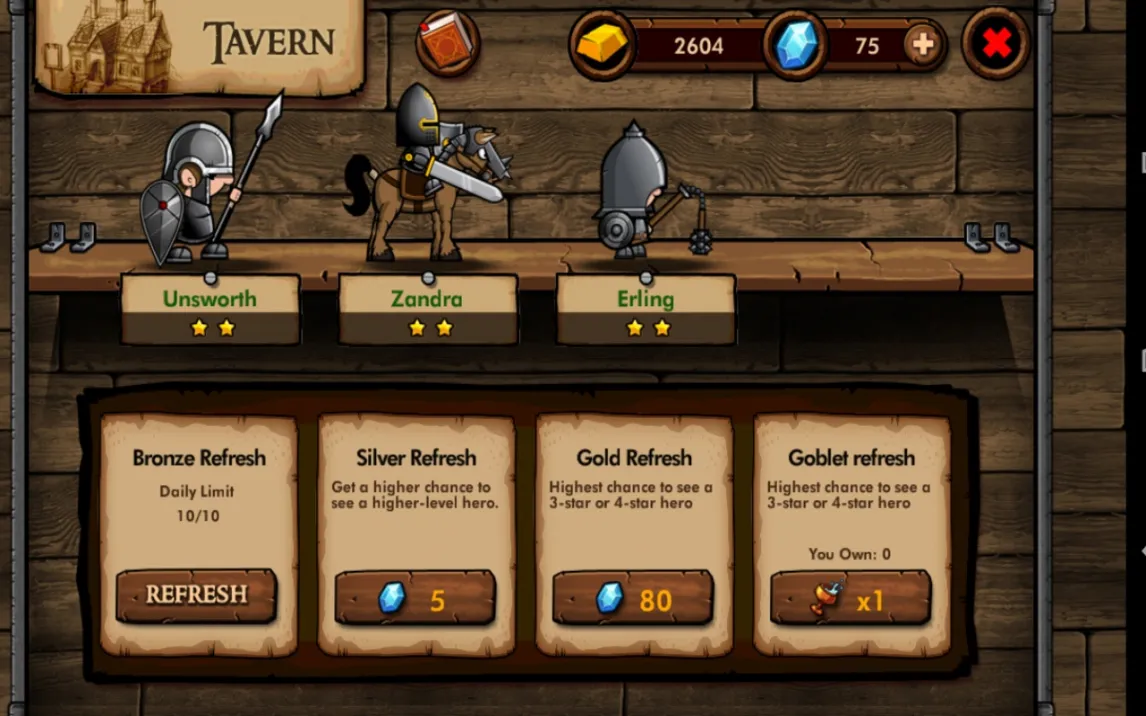Buy Silver Refresh for 5 gems
This screenshot has height=716, width=1146.
[414, 599]
